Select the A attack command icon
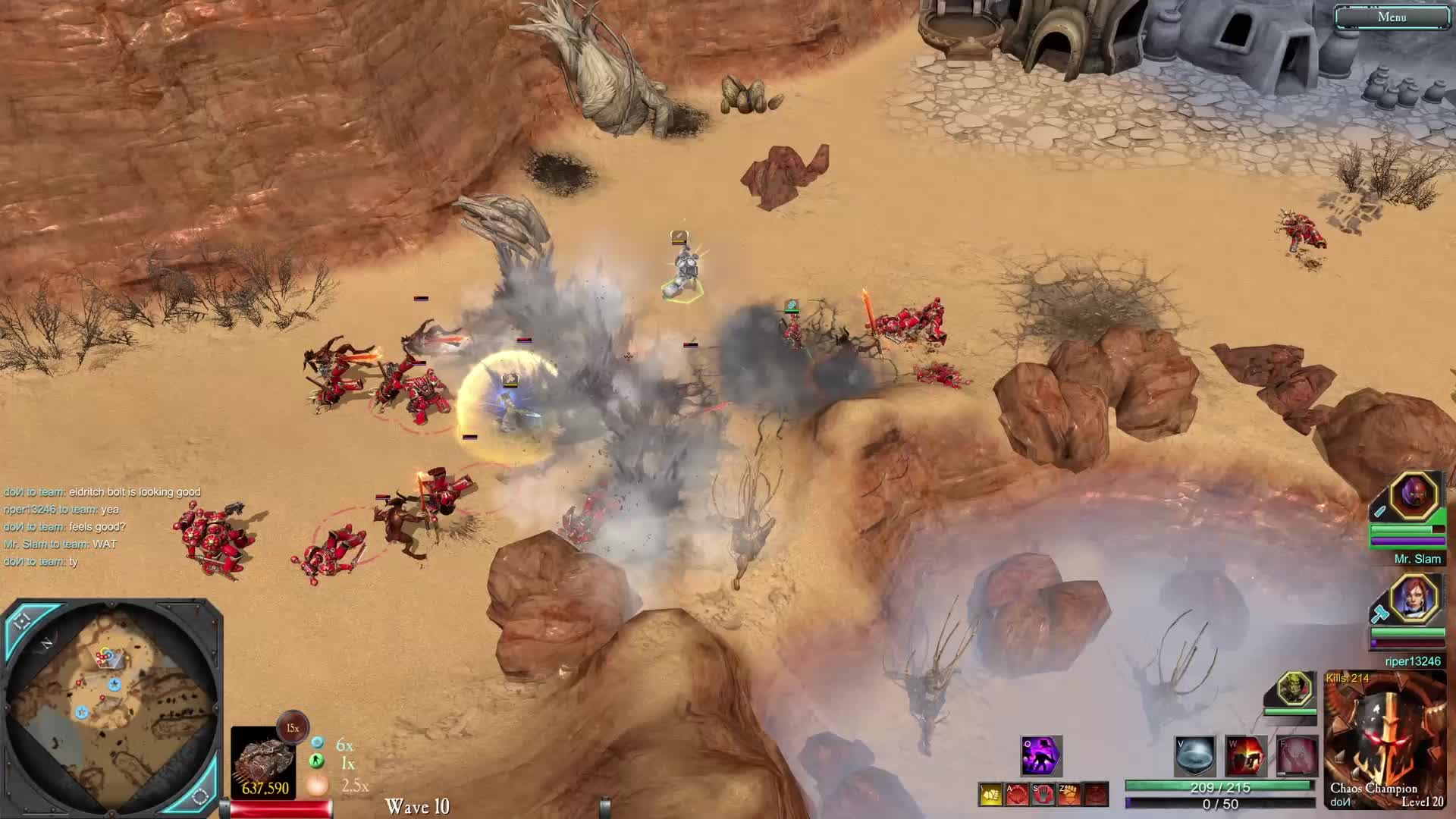 tap(1018, 794)
